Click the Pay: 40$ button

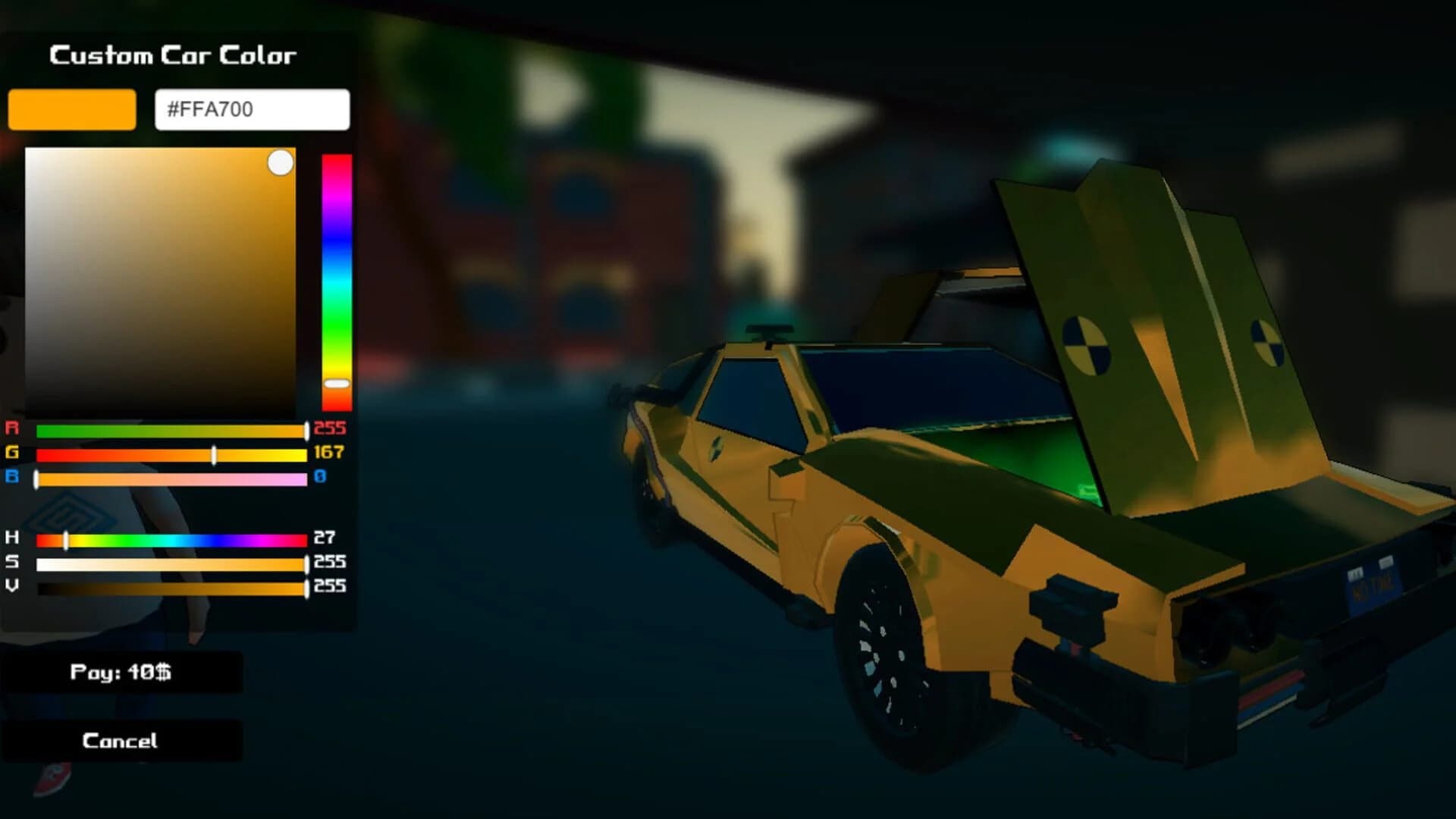(x=125, y=672)
